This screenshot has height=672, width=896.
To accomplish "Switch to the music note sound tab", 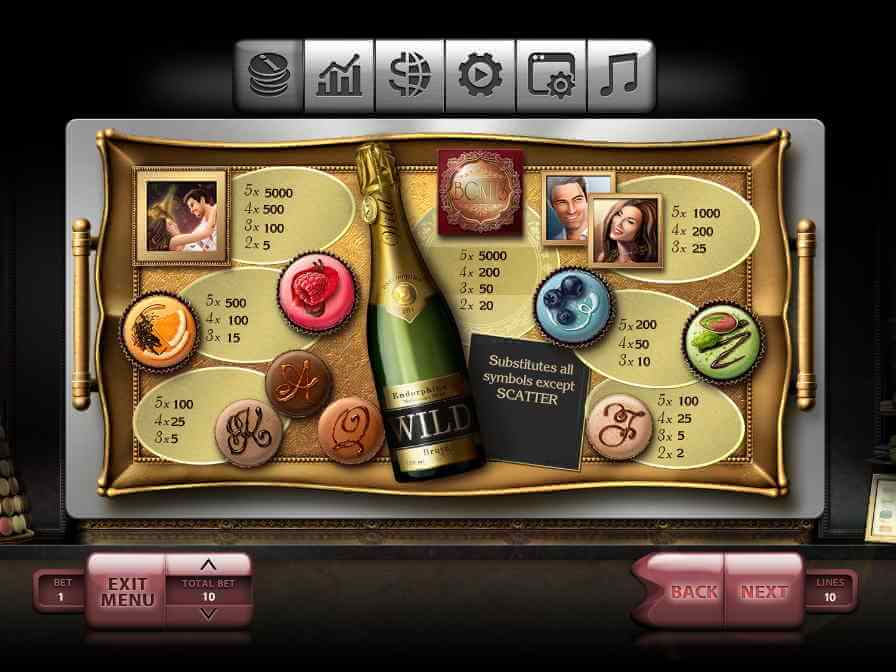I will pyautogui.click(x=621, y=75).
